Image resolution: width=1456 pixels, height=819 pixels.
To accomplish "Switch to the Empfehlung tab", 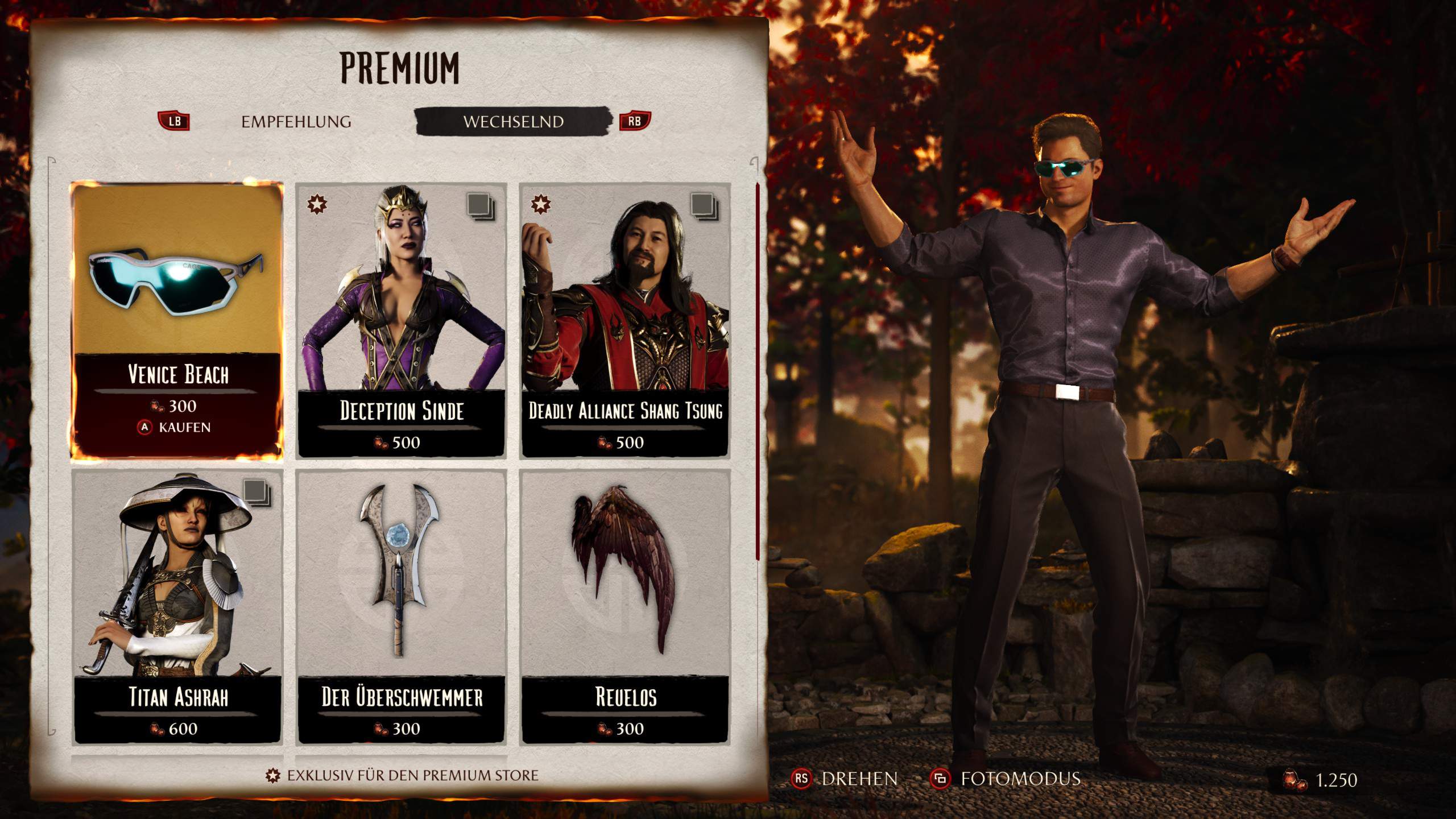I will pos(296,122).
